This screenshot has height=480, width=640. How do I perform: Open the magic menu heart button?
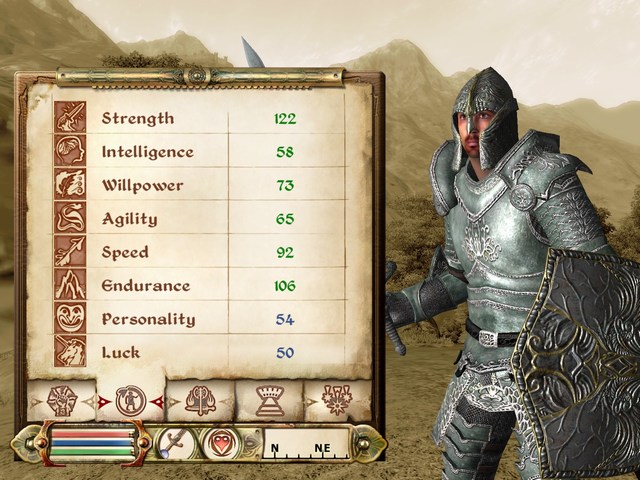click(222, 442)
